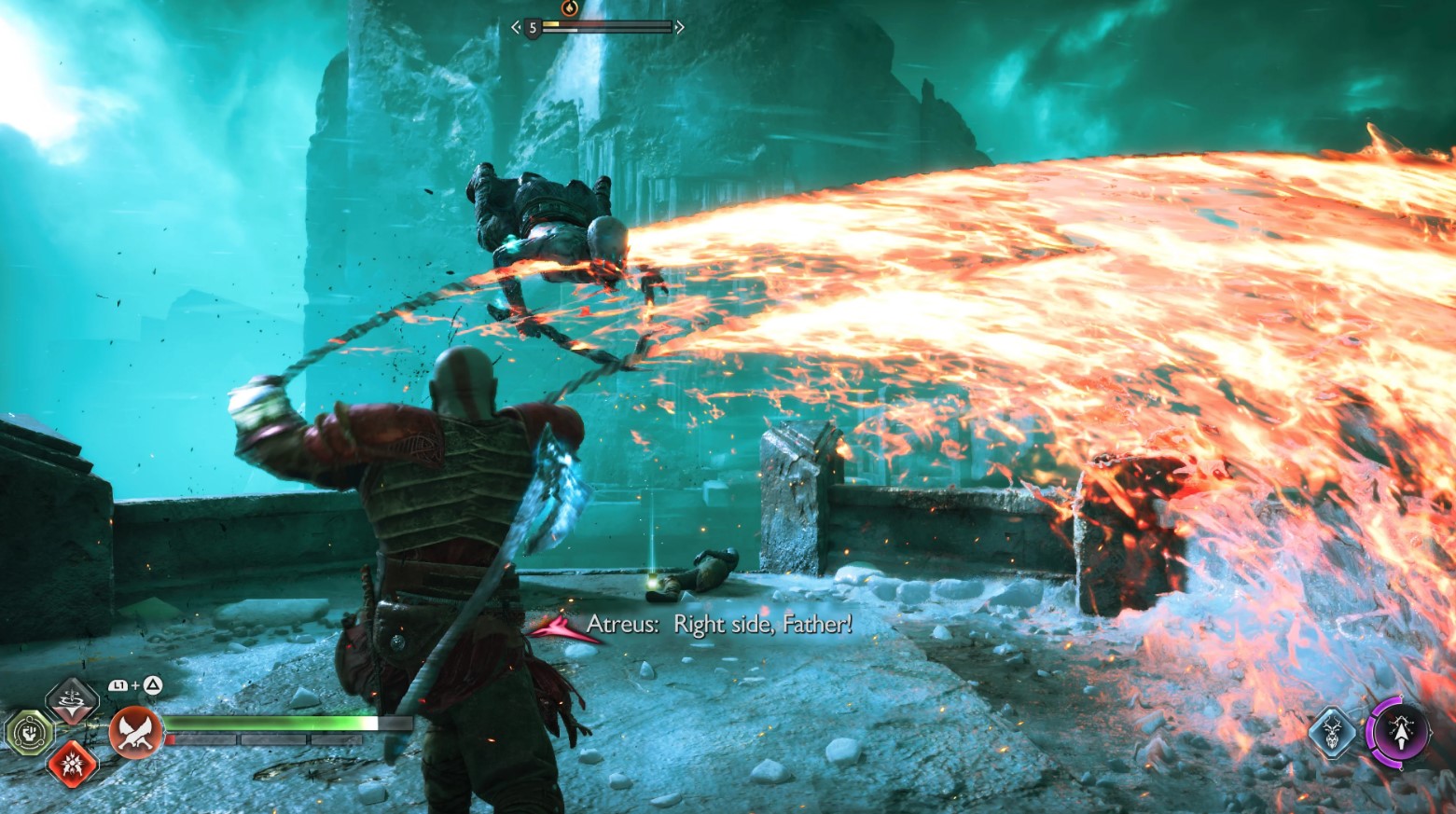Click the burn status flame icon
1456x814 pixels.
click(570, 8)
